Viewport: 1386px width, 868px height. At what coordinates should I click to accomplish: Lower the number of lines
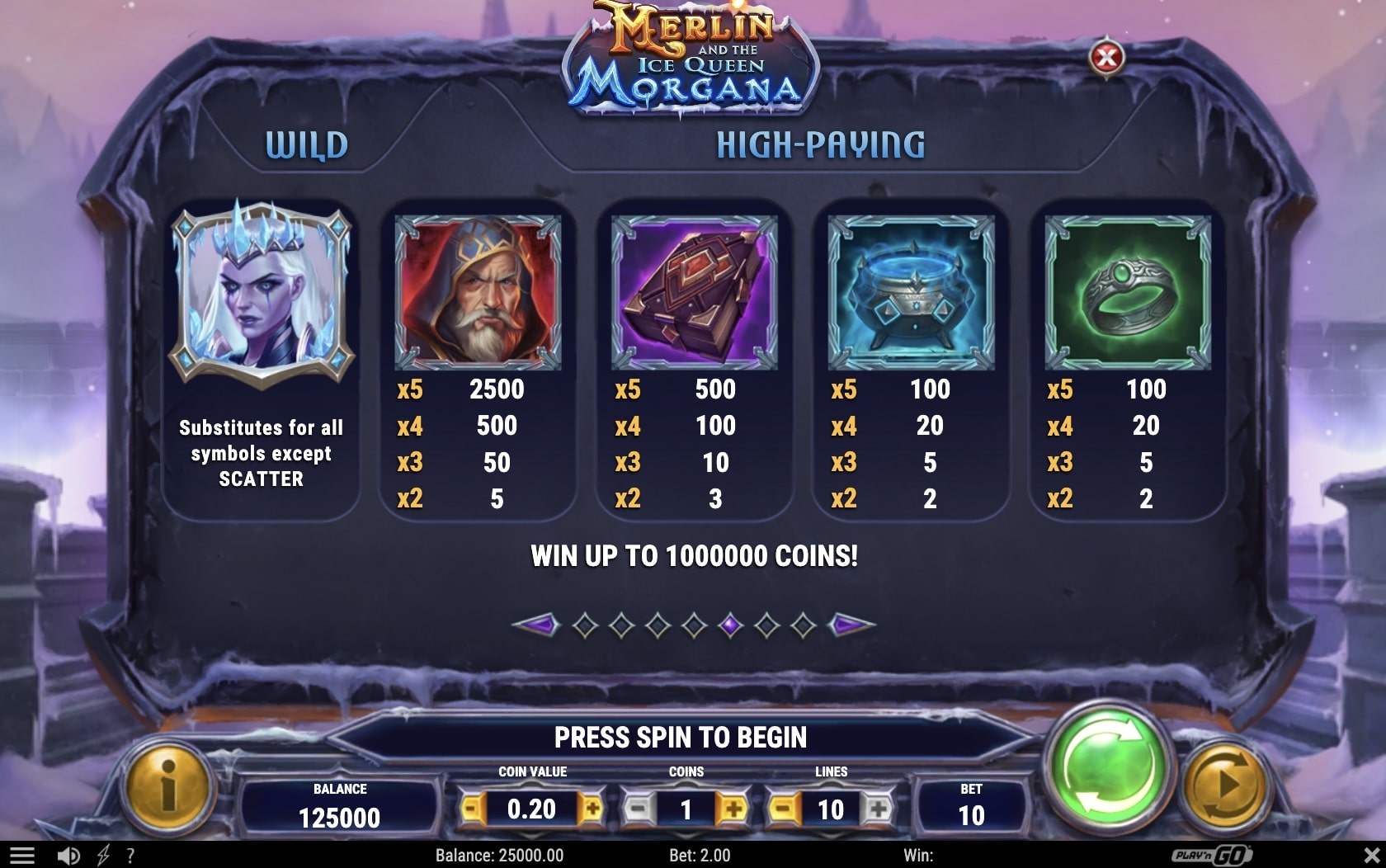click(x=784, y=809)
